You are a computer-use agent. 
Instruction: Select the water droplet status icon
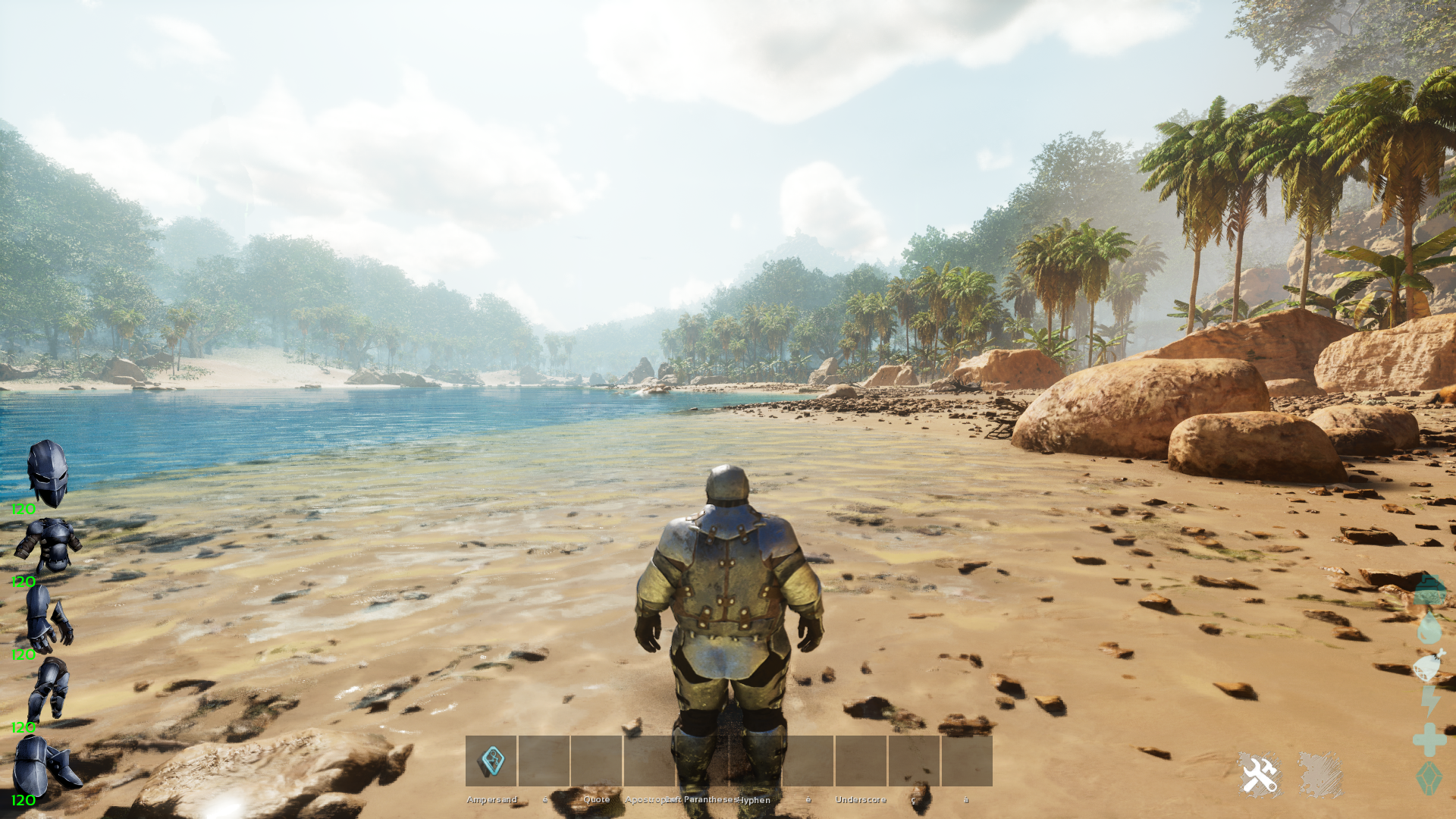tap(1429, 627)
